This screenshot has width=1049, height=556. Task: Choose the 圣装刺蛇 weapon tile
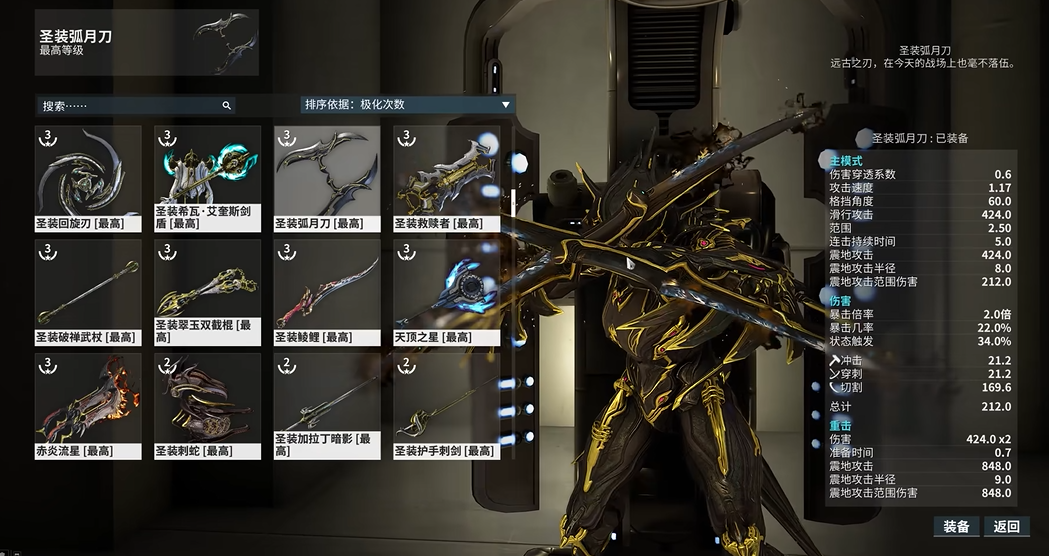pyautogui.click(x=207, y=405)
